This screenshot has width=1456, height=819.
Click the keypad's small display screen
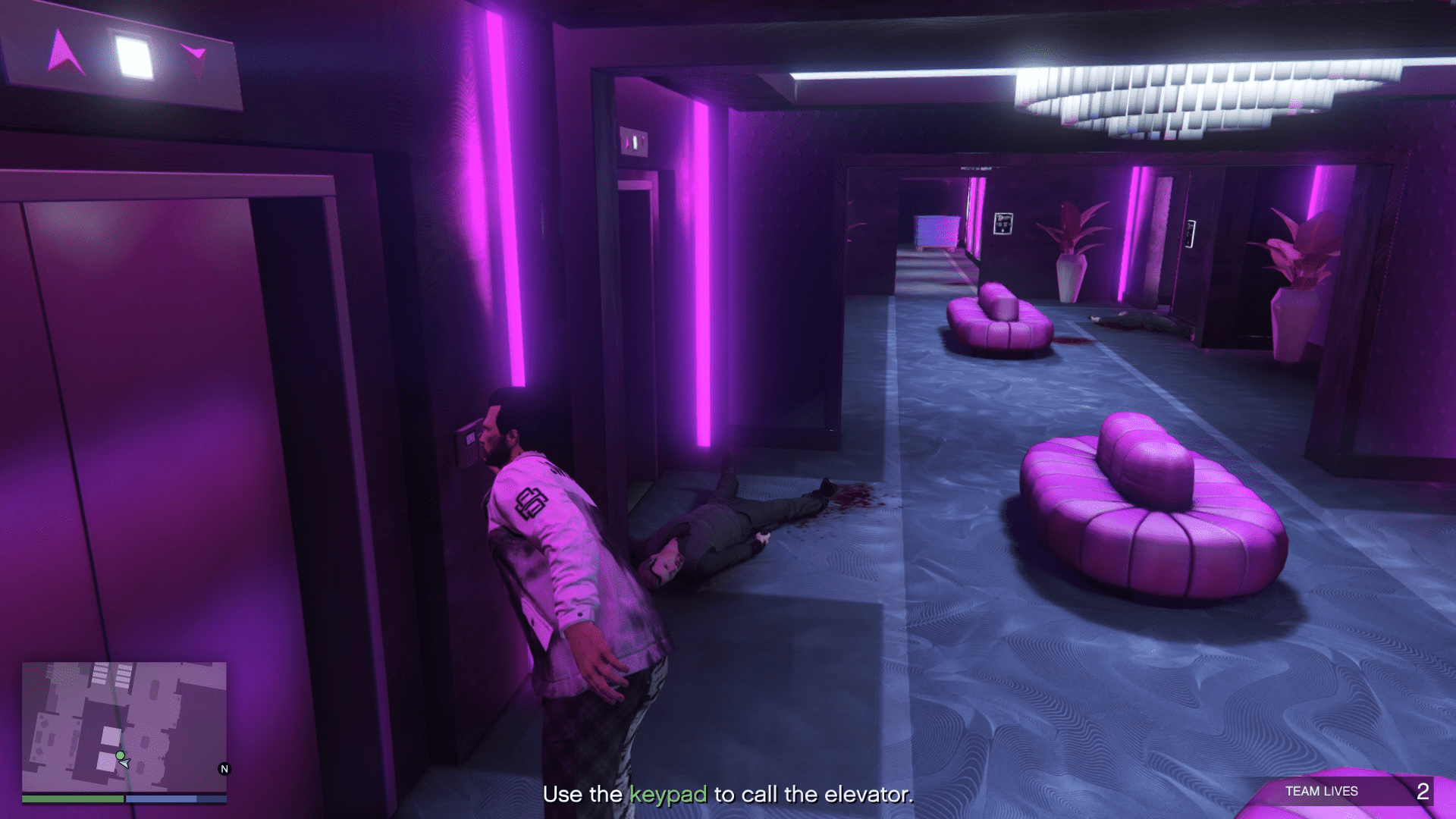tap(470, 438)
